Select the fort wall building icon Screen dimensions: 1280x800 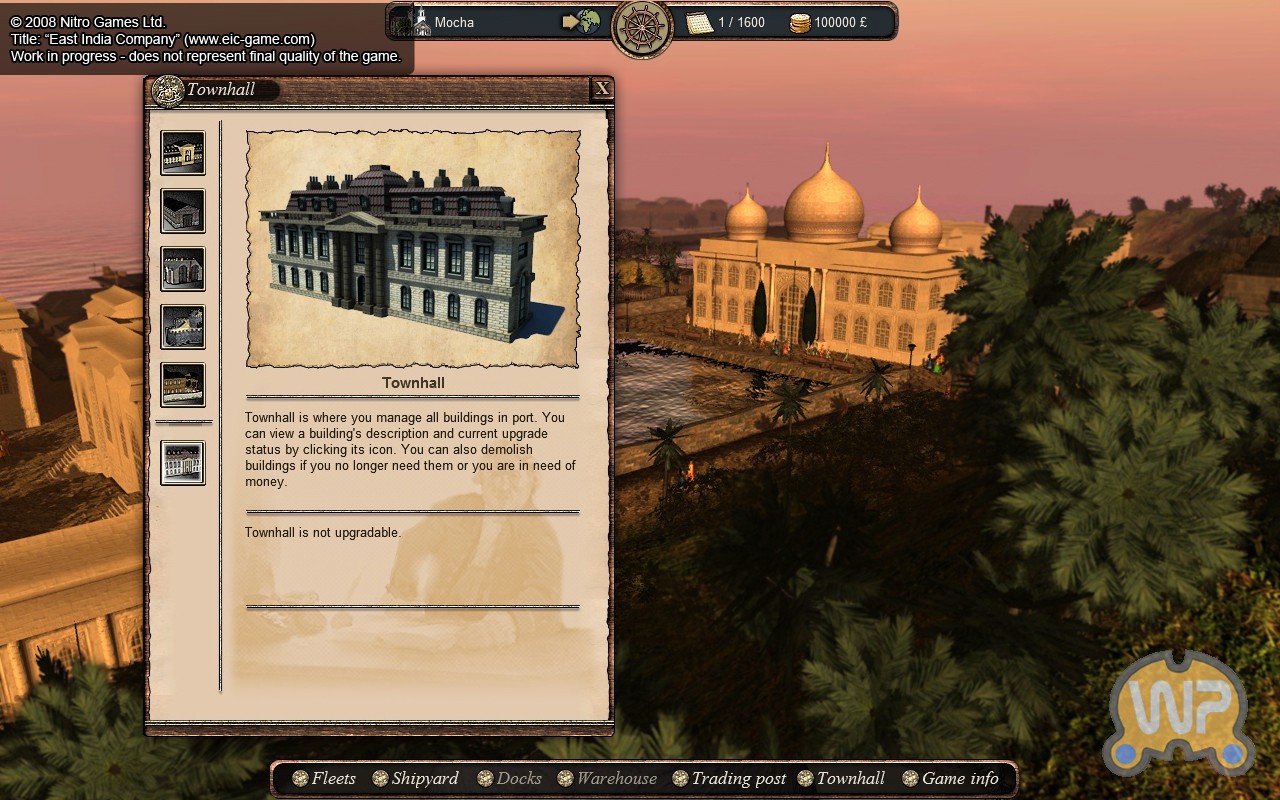tap(183, 327)
